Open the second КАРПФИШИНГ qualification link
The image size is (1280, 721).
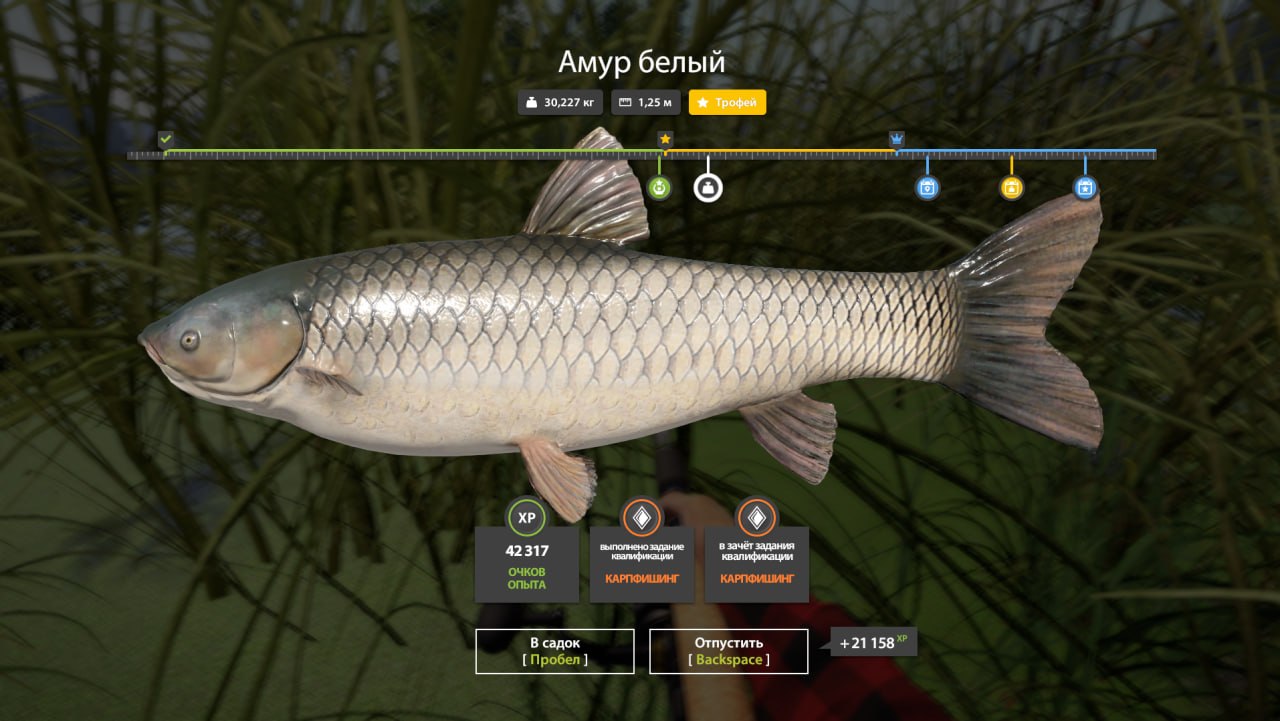pyautogui.click(x=756, y=578)
